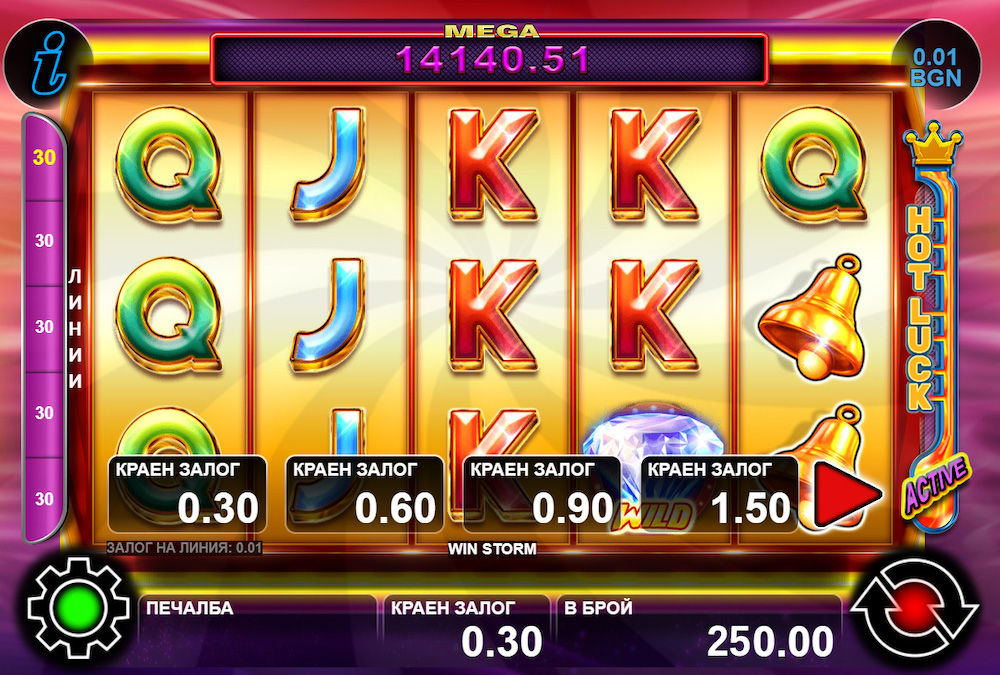This screenshot has height=675, width=1000.
Task: Select the 0.60 total bet option
Action: pos(365,494)
